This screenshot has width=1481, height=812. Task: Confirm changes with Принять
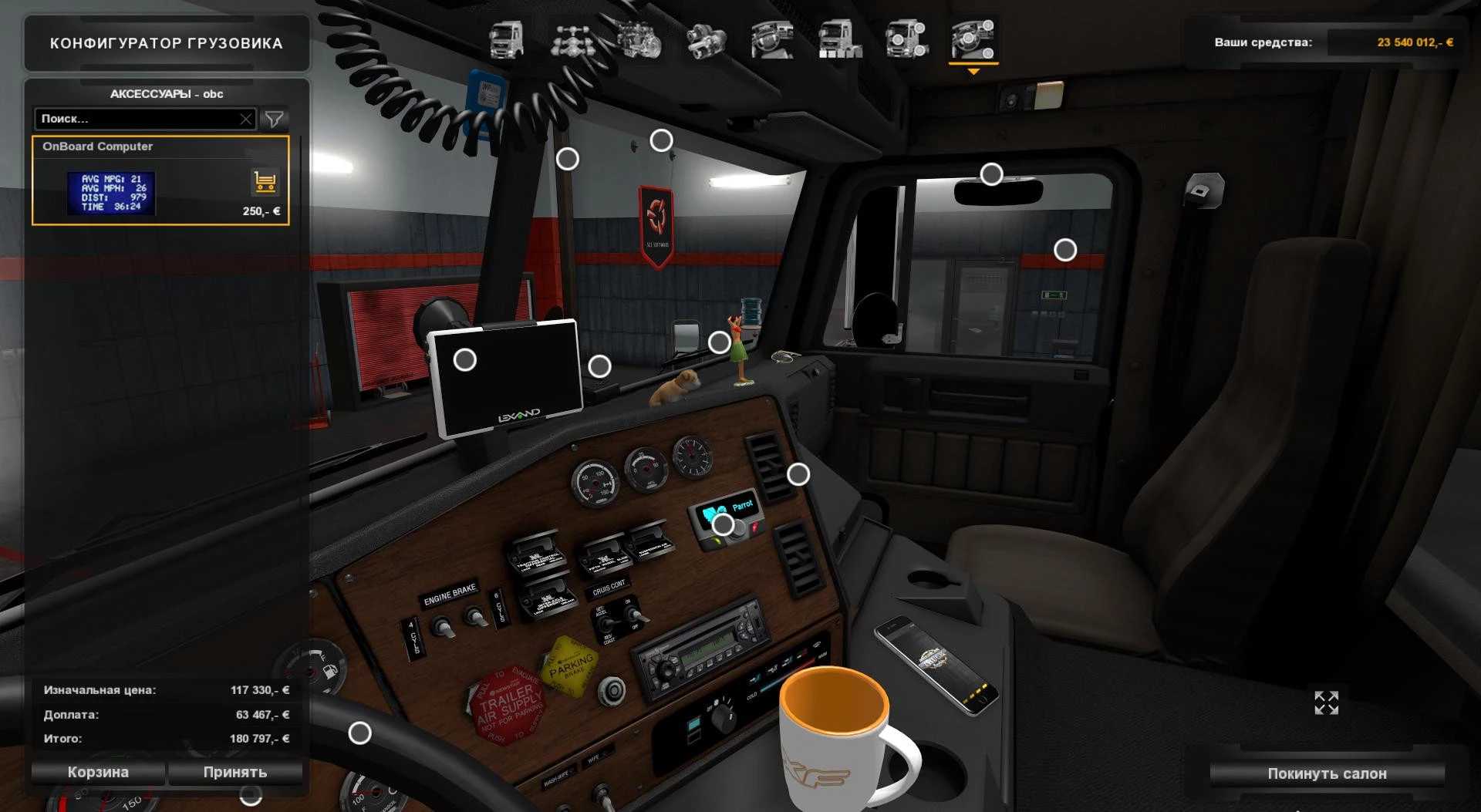pos(234,772)
